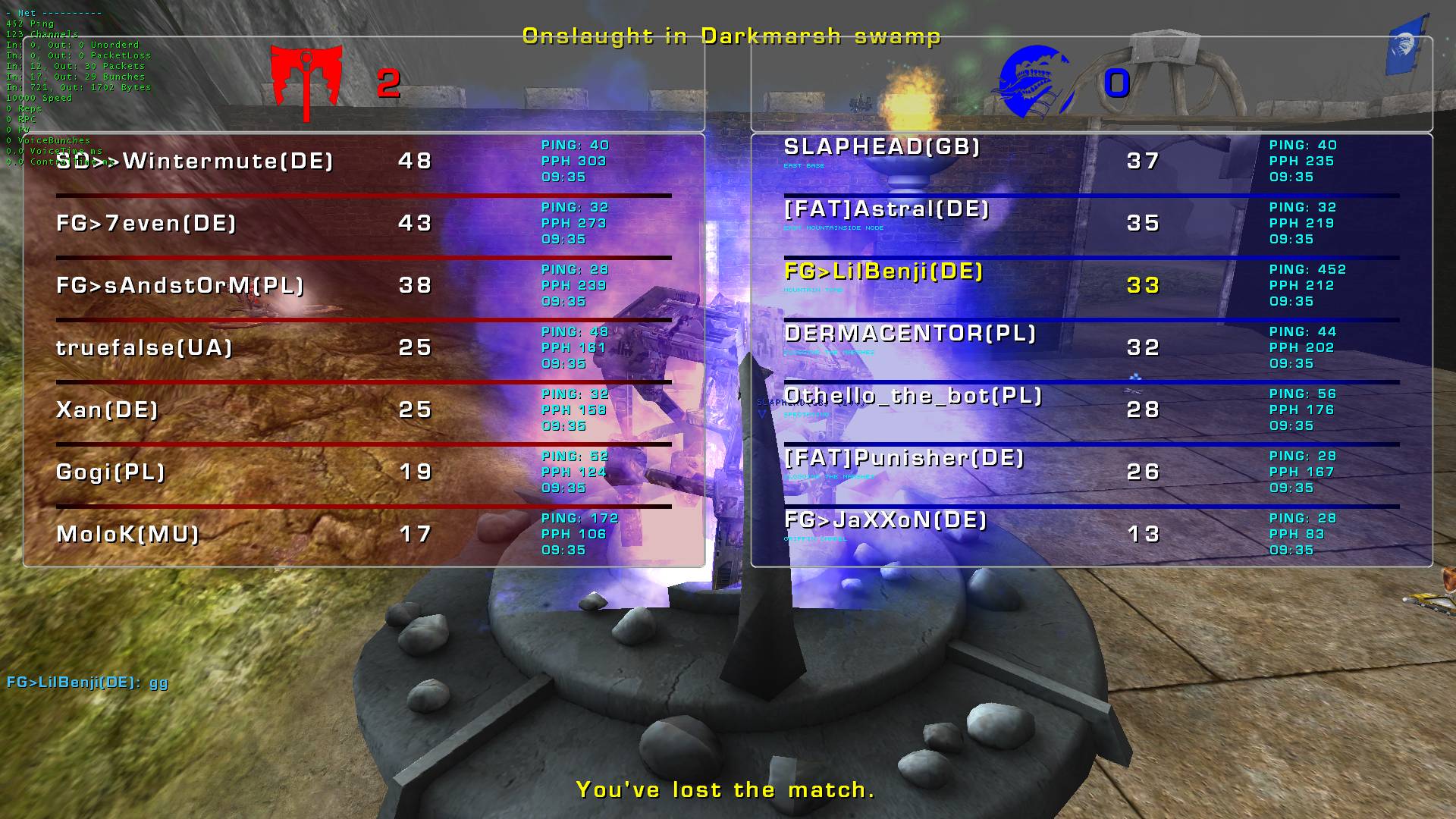
Task: Select SD>>Wintermute(DE) on the red team
Action: [195, 162]
